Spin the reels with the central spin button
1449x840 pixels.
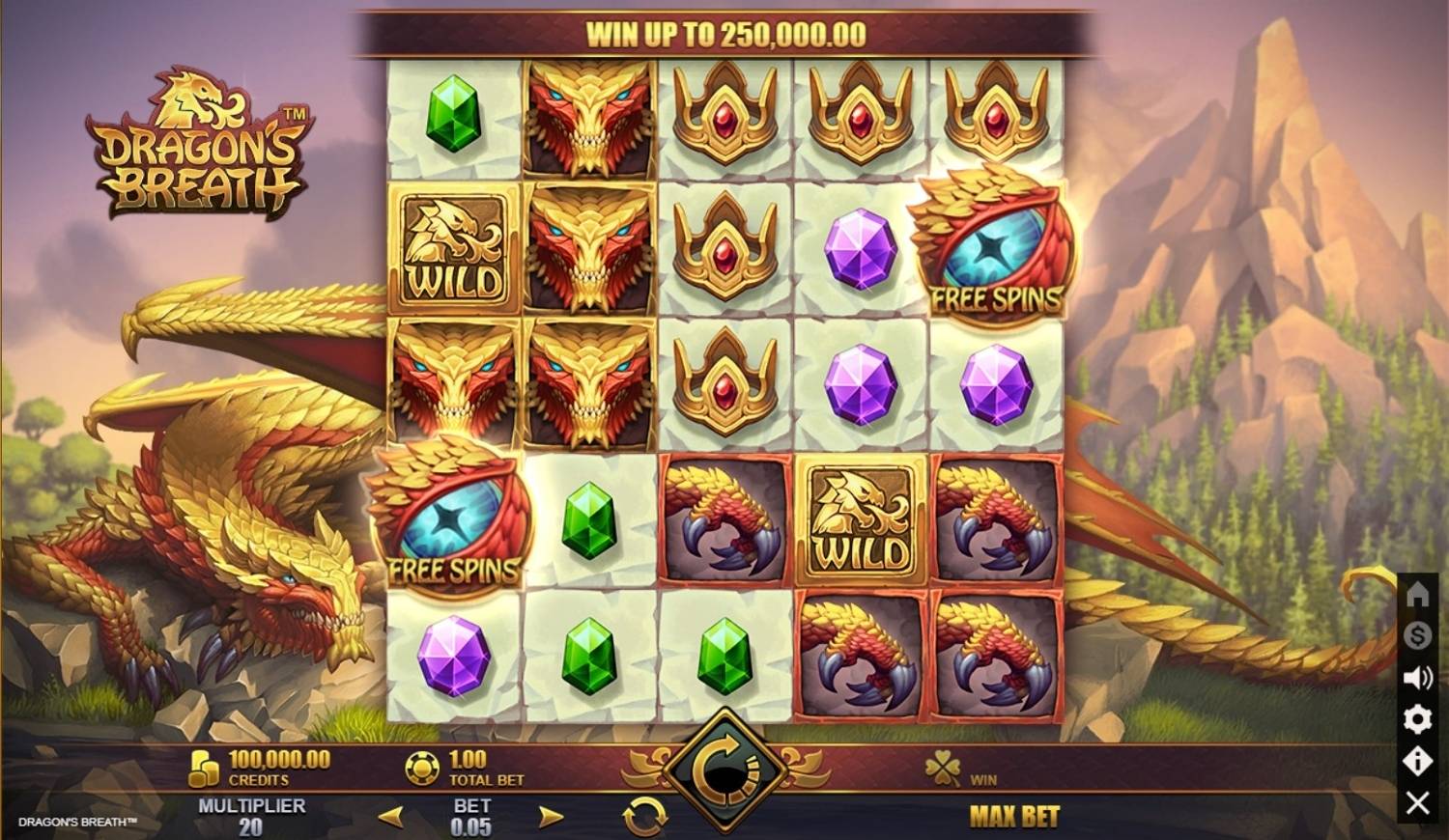(x=724, y=770)
